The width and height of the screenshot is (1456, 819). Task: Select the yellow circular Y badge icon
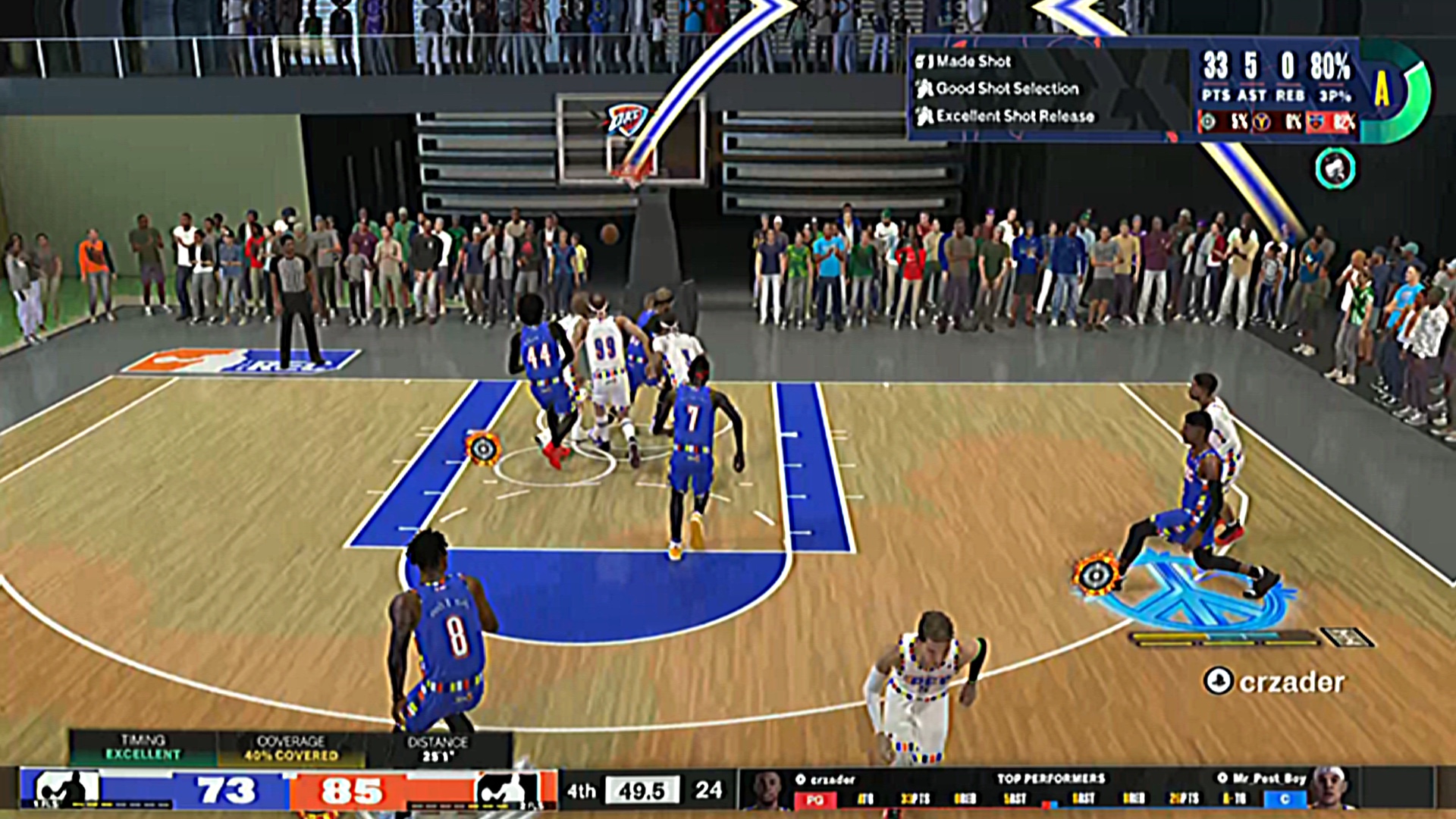tap(1262, 121)
